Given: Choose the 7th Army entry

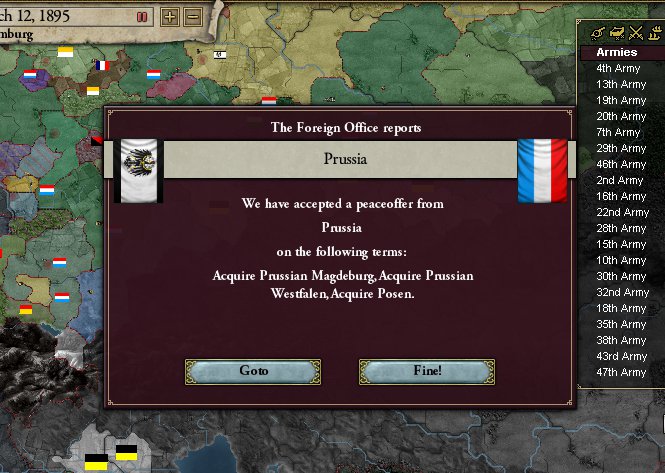Looking at the screenshot, I should coord(618,132).
